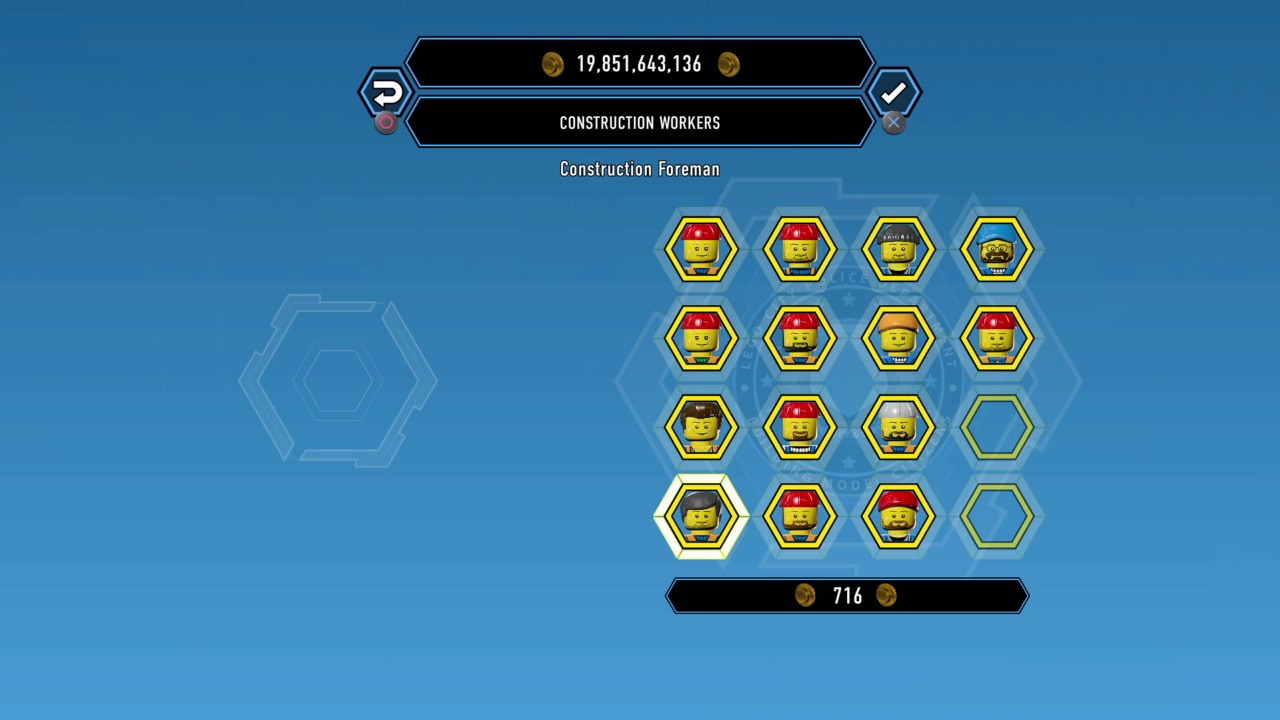The width and height of the screenshot is (1280, 720).
Task: Click the grey cross controller button indicator
Action: pyautogui.click(x=893, y=122)
